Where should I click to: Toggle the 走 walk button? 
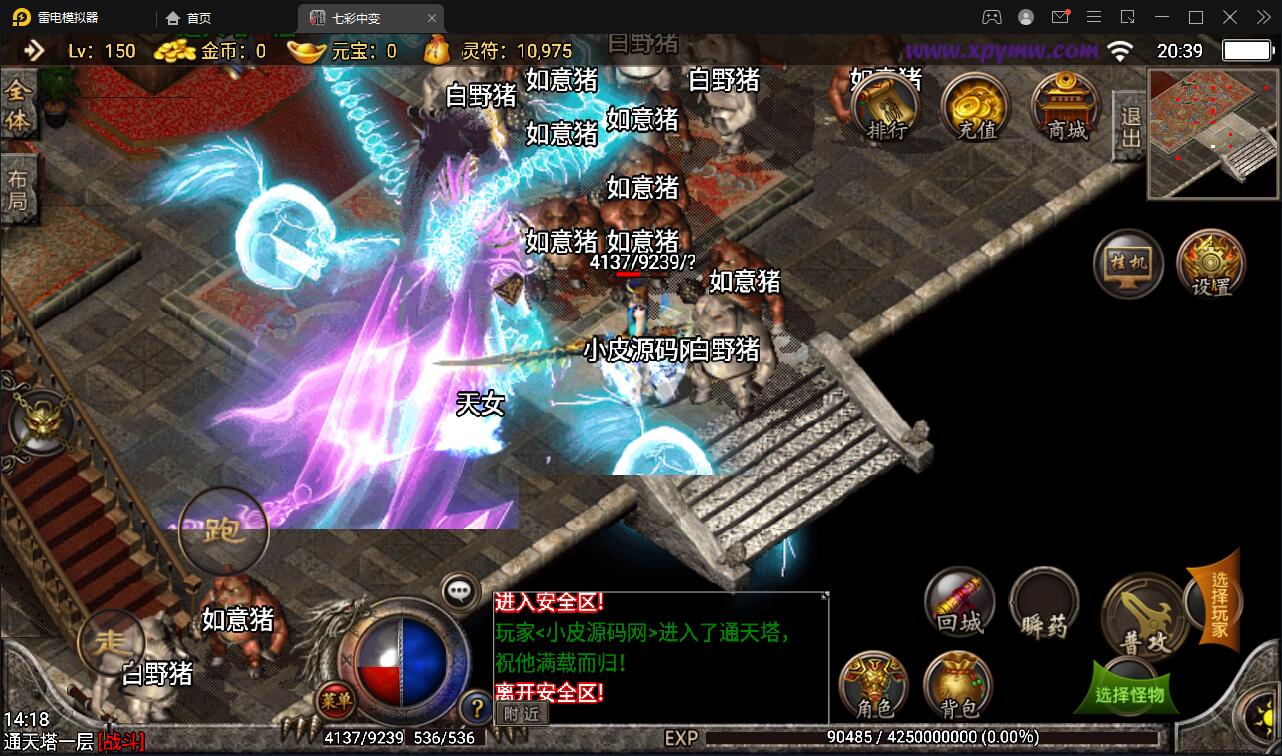click(109, 641)
